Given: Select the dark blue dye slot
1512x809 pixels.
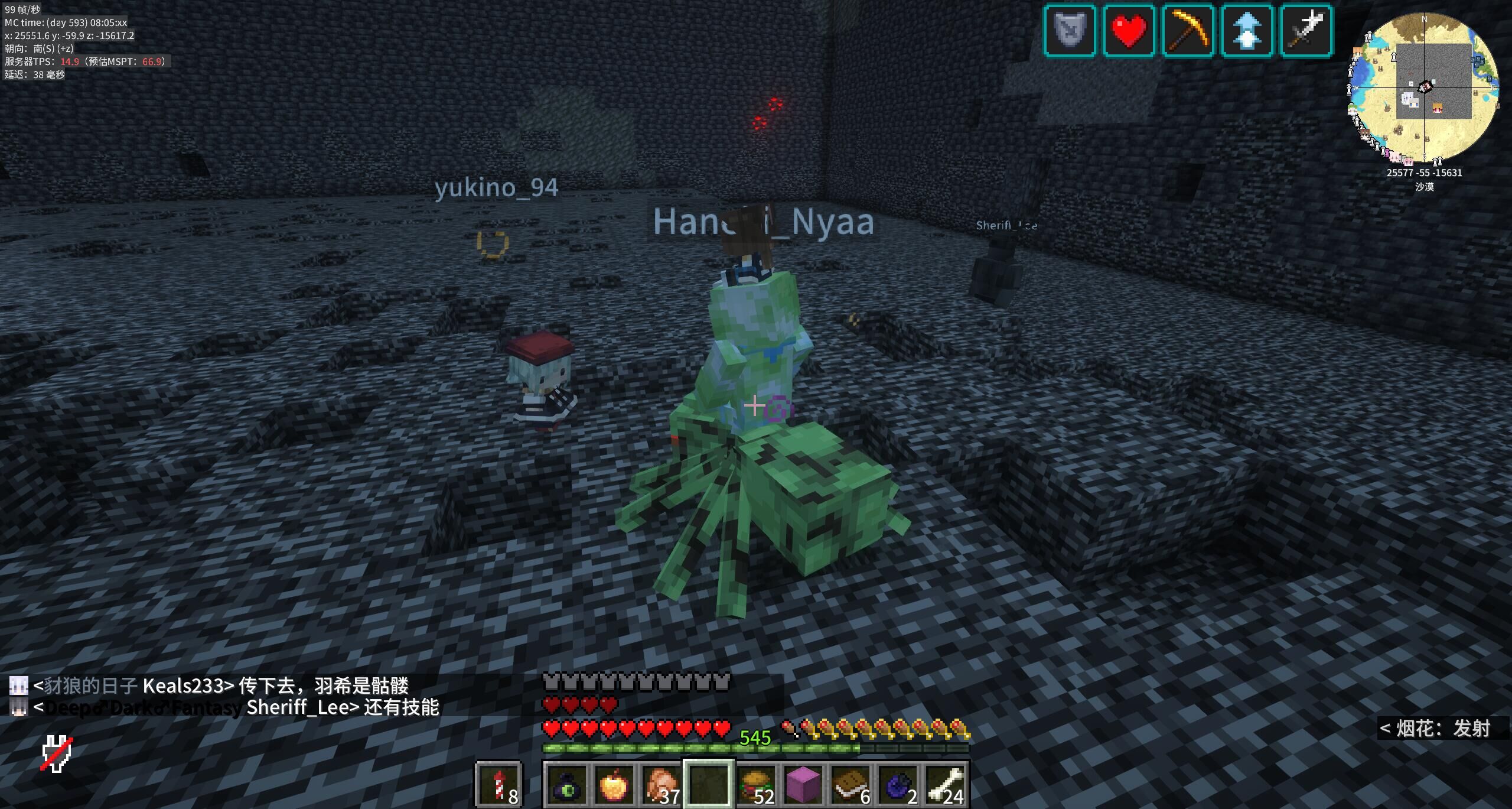Looking at the screenshot, I should pos(898,784).
